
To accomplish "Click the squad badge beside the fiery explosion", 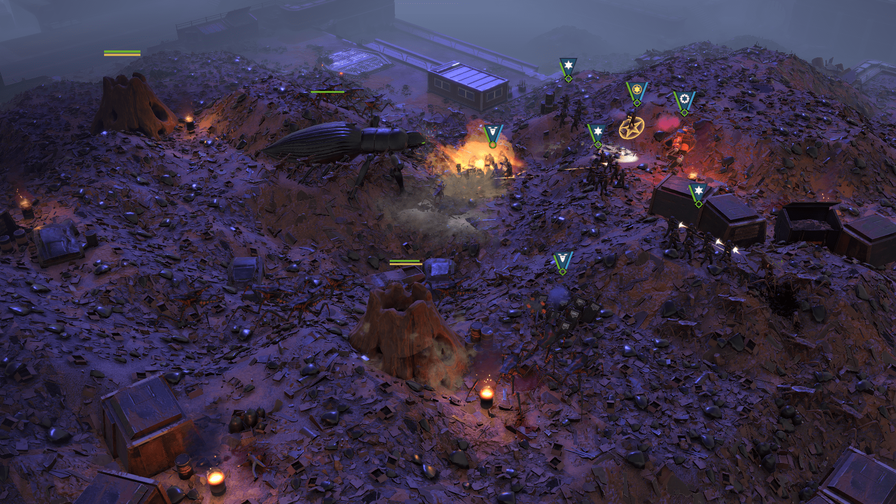I will tap(492, 135).
